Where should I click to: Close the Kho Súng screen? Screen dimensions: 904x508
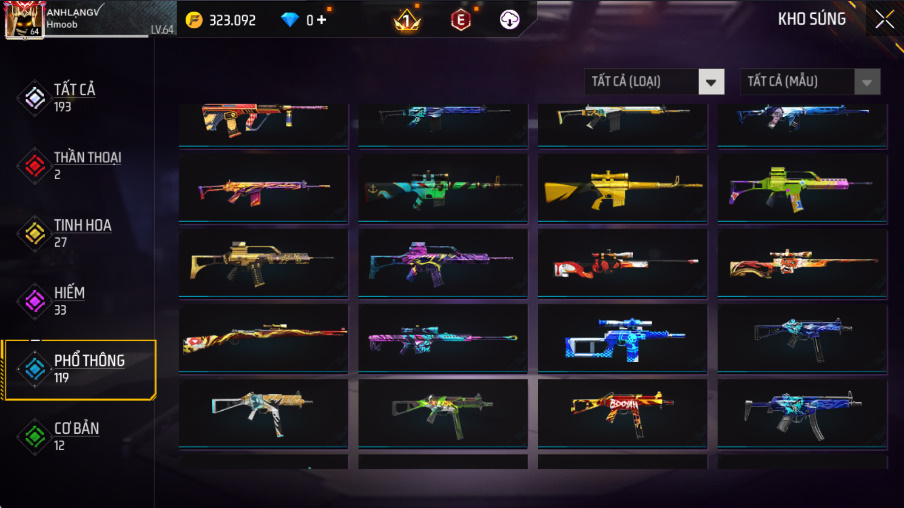(884, 19)
